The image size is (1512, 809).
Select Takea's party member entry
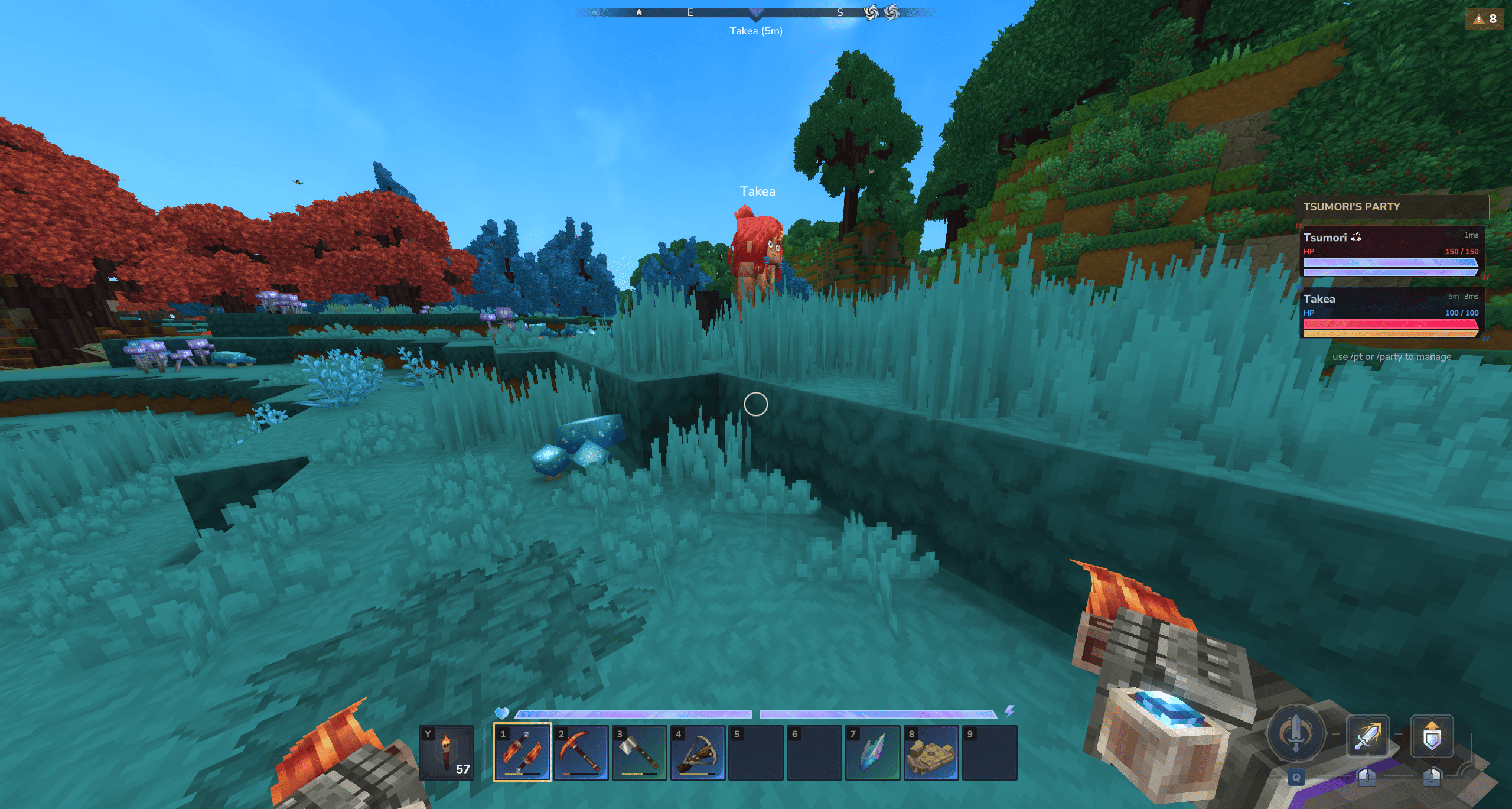click(1392, 313)
